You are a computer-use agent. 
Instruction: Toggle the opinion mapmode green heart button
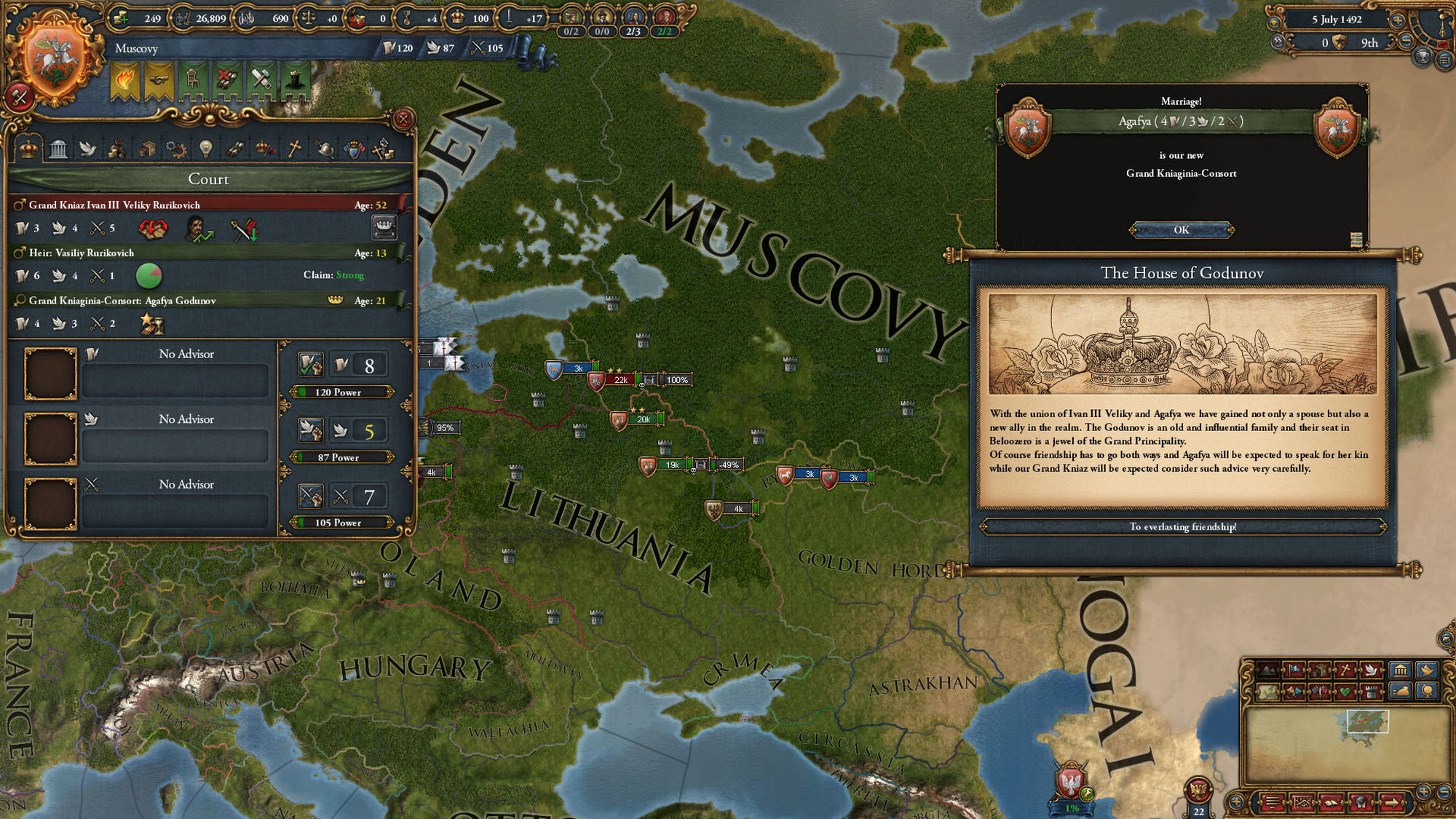click(x=1345, y=692)
